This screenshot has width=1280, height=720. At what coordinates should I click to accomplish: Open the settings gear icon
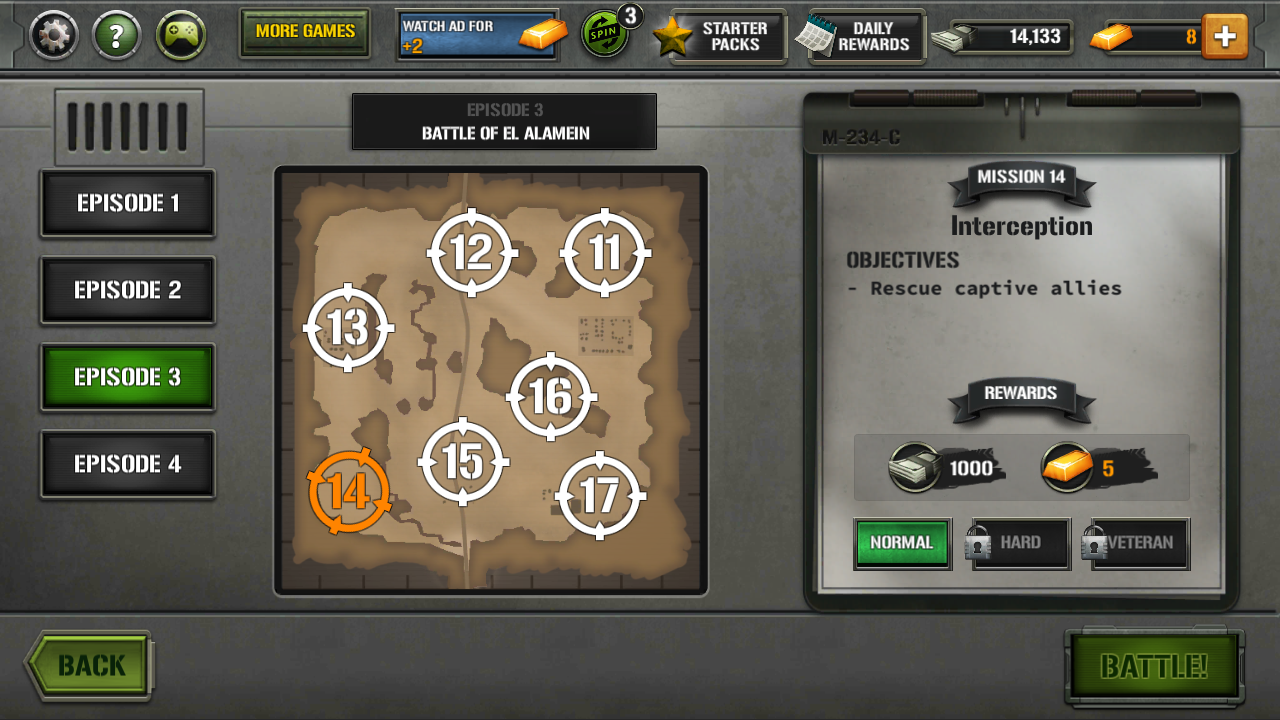51,36
